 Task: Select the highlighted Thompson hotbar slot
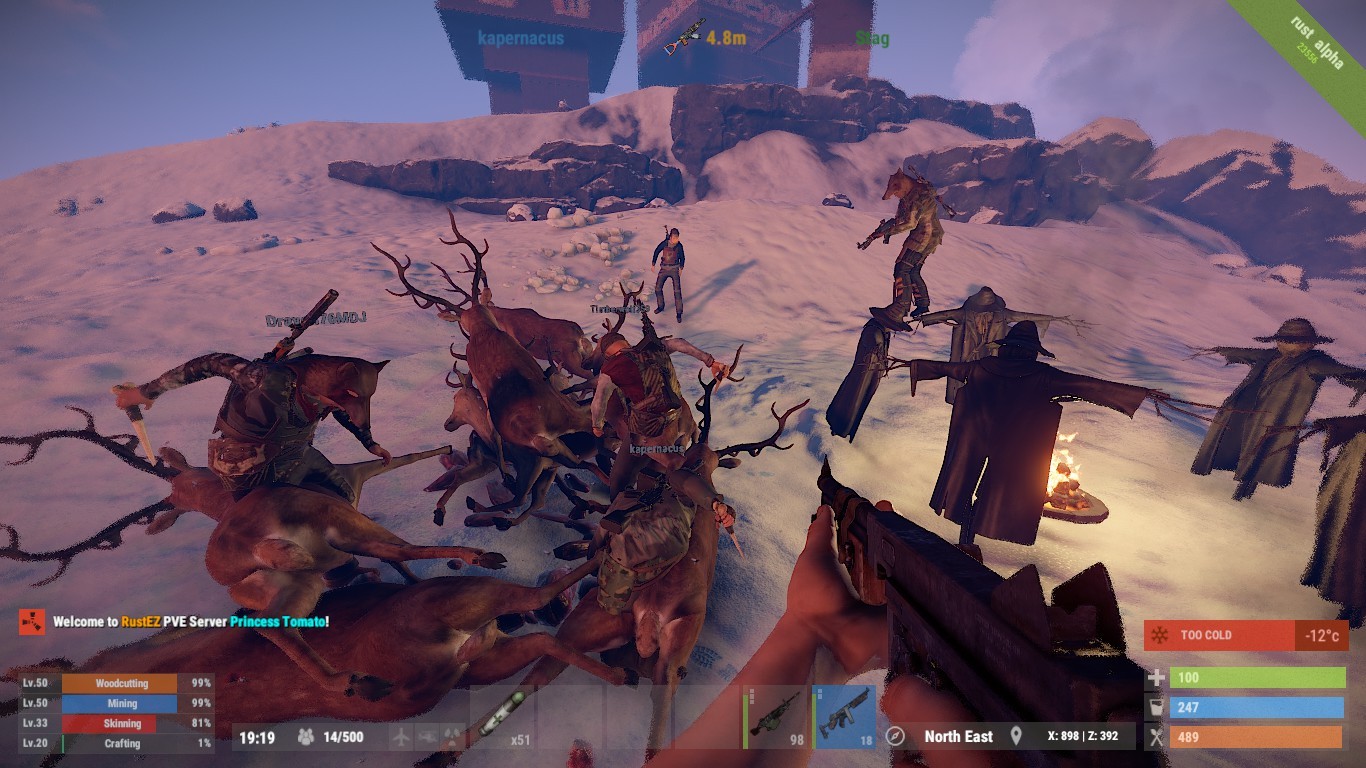click(843, 717)
